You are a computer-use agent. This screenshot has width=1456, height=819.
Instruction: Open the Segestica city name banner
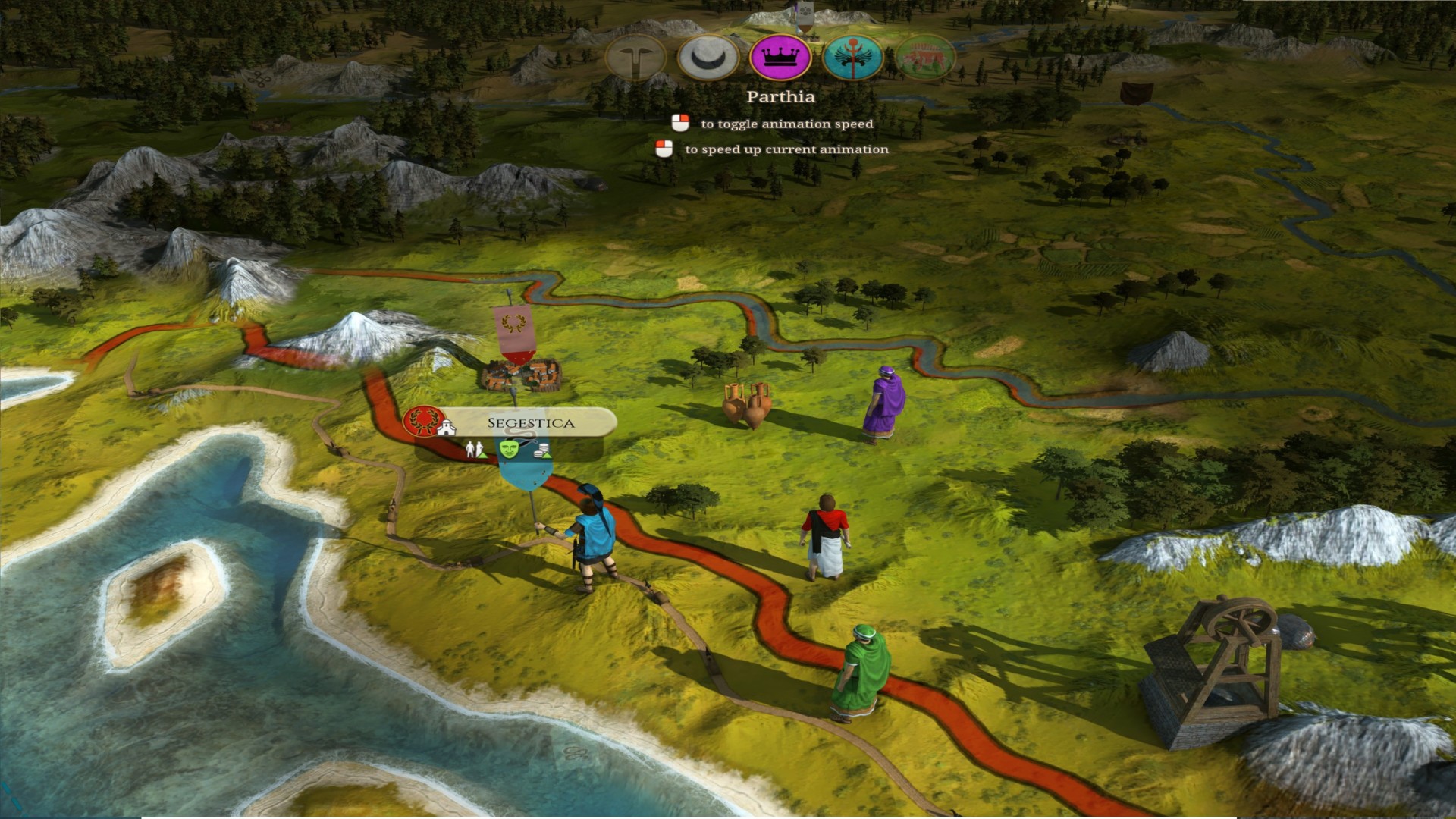coord(530,422)
